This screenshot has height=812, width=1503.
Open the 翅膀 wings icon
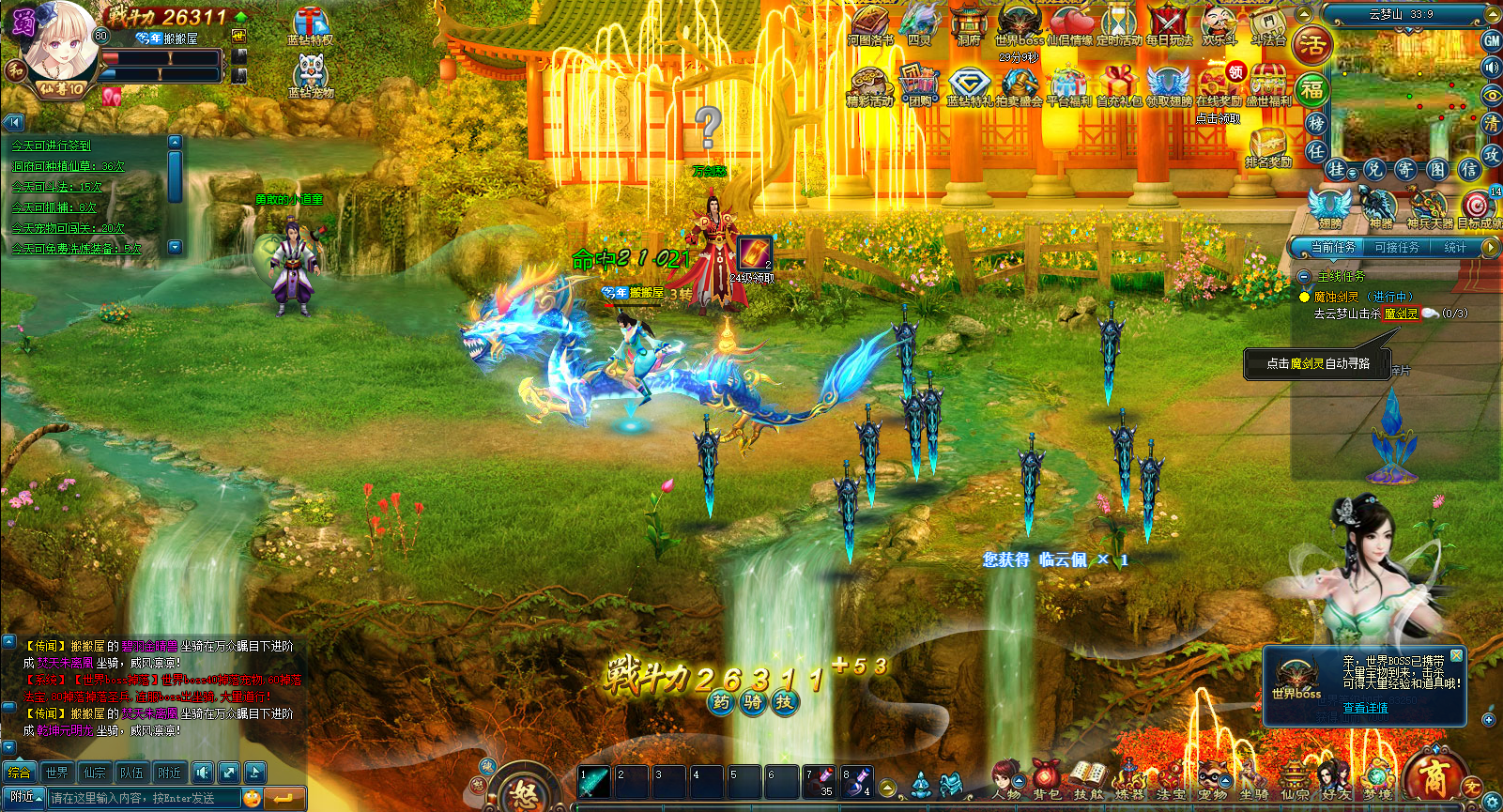point(1329,207)
